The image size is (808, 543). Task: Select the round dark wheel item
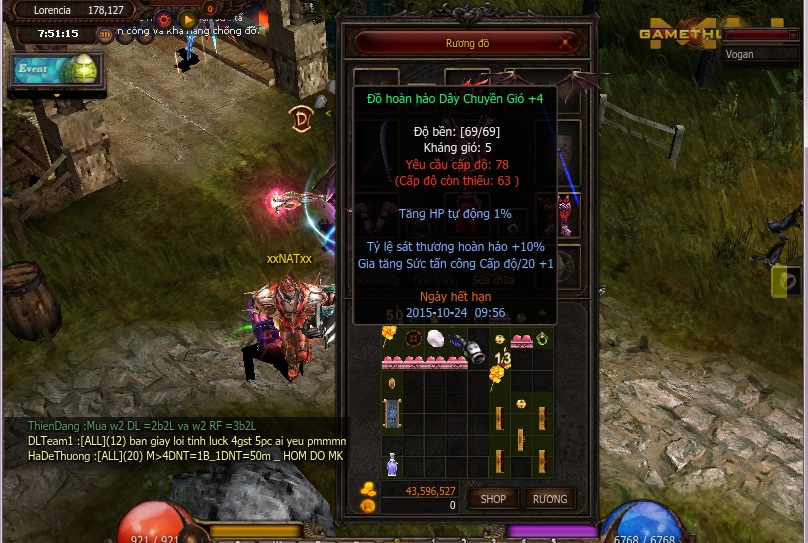coord(411,337)
